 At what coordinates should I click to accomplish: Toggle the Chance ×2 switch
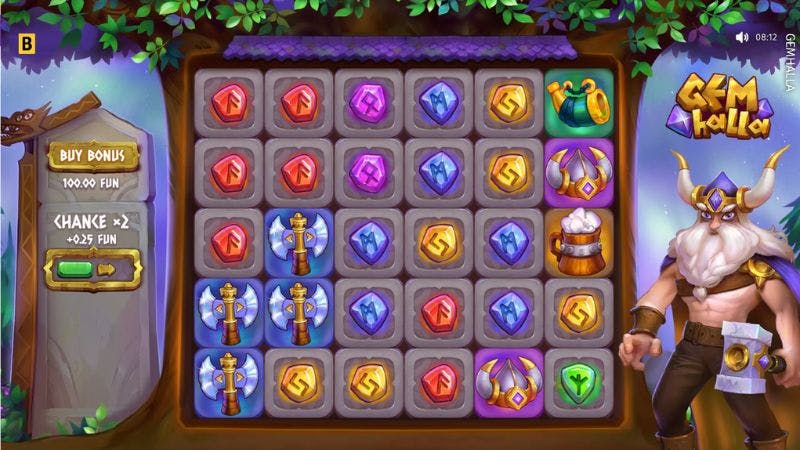tap(93, 269)
